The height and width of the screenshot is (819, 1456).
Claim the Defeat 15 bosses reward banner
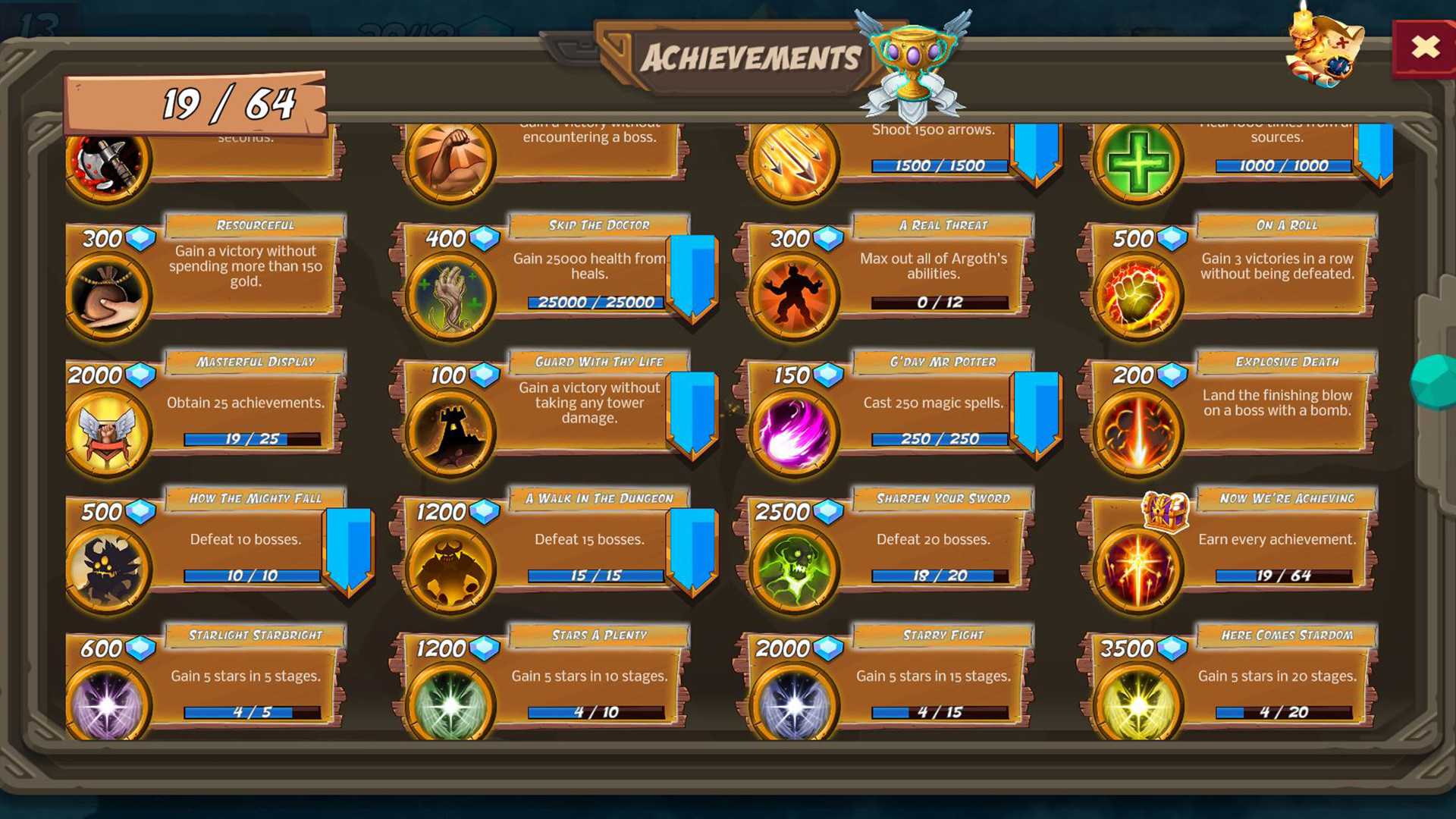click(692, 550)
